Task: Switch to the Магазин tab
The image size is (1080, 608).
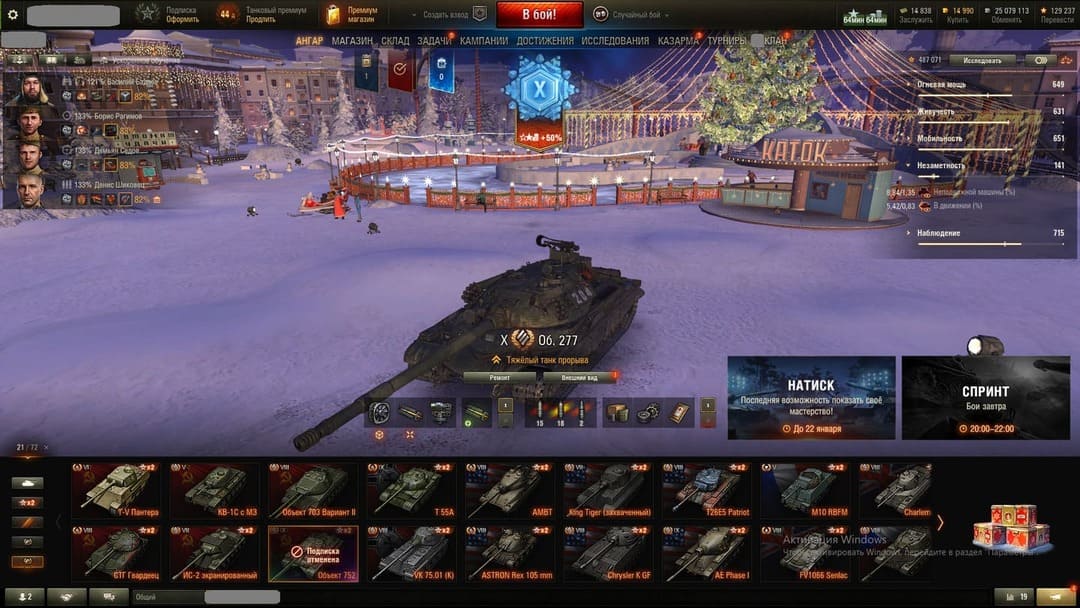Action: (352, 41)
